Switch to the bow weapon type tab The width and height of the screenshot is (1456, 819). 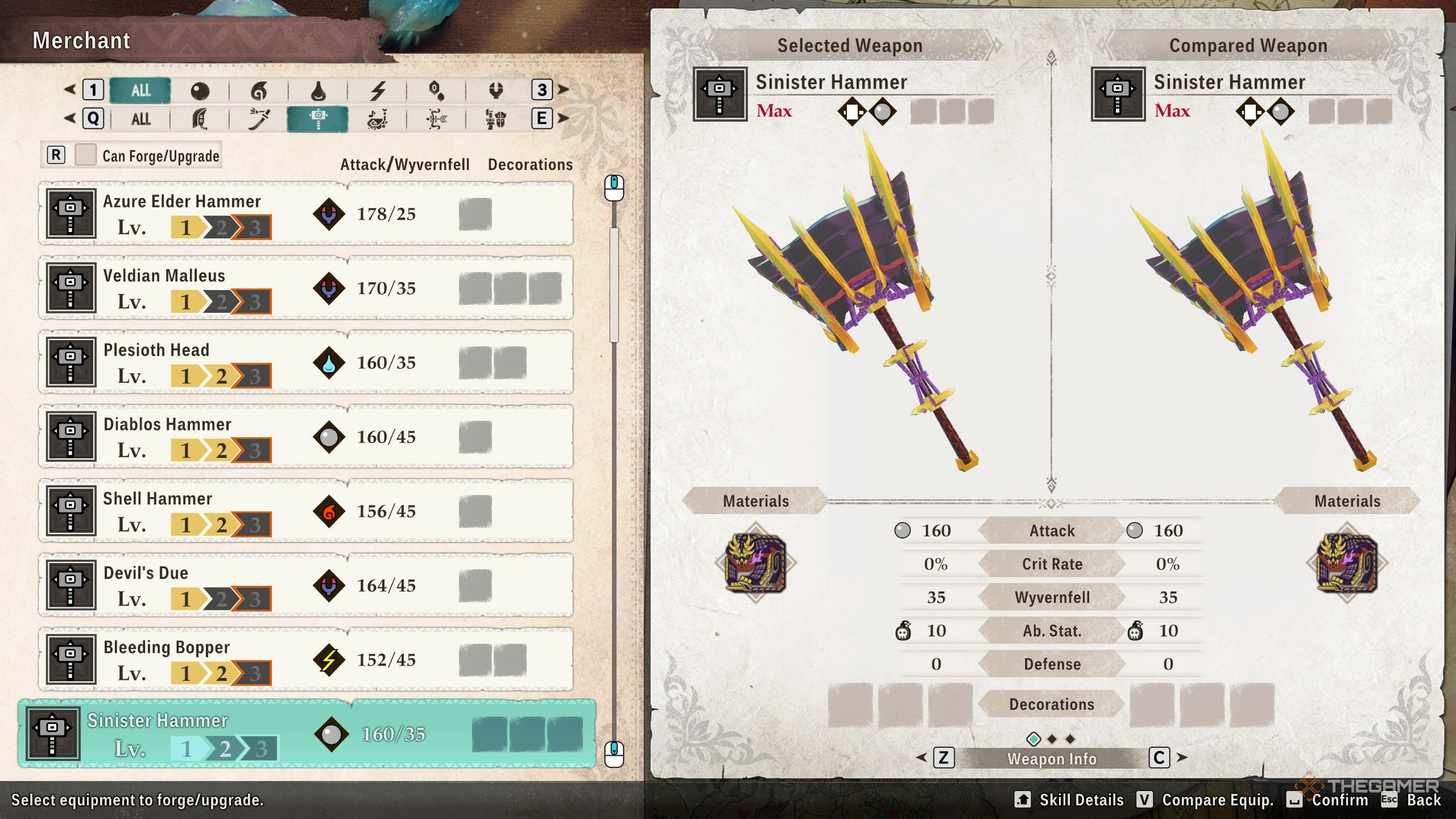[x=436, y=119]
